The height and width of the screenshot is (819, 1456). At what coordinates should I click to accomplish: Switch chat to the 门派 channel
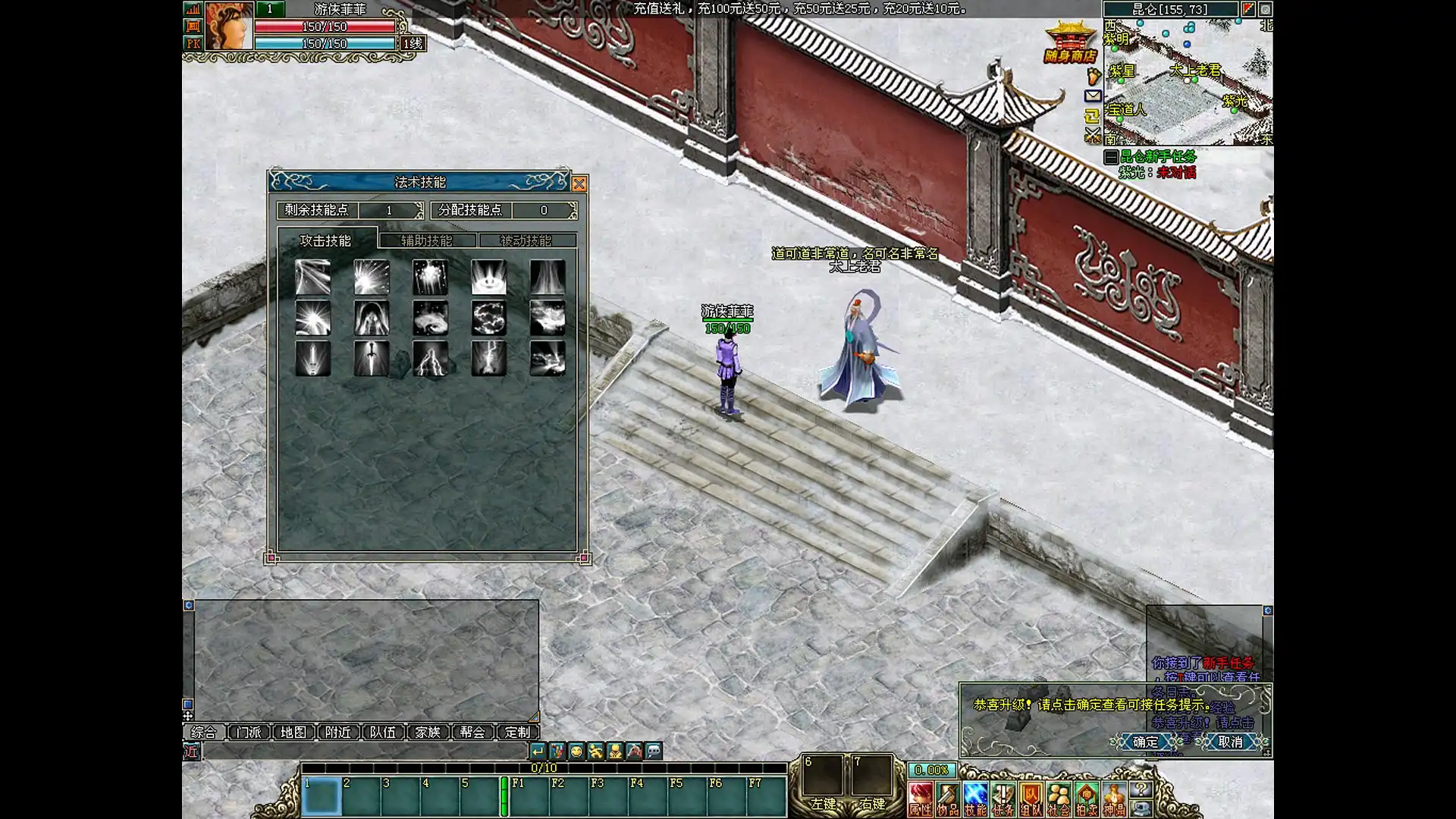coord(249,732)
